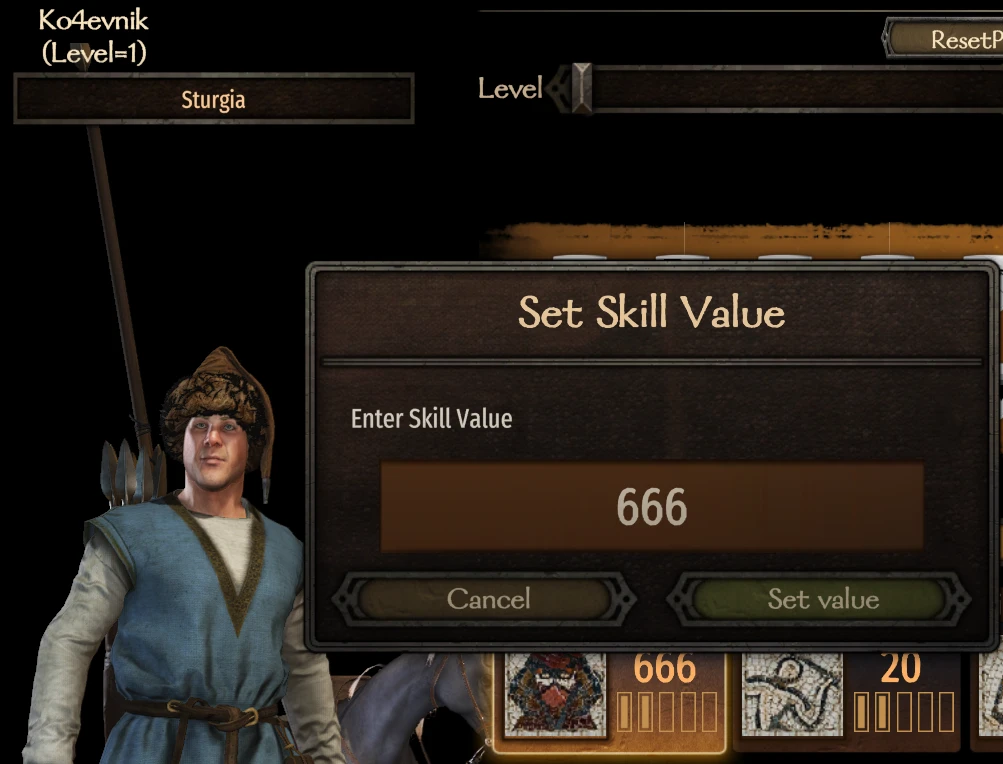Cancel the Set Skill Value dialog
This screenshot has width=1003, height=764.
coord(487,599)
